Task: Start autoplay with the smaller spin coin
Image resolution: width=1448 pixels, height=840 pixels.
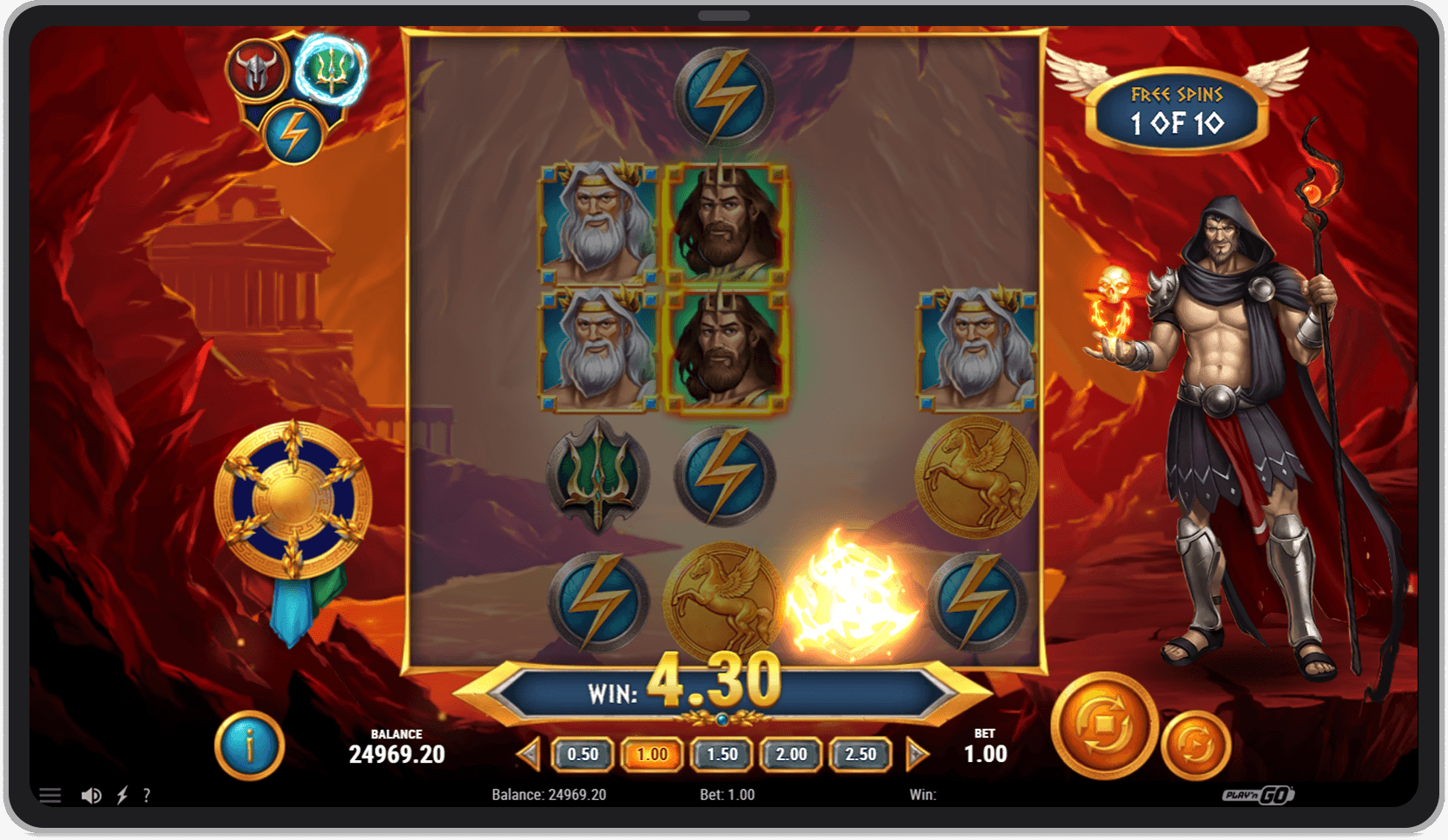Action: [x=1196, y=744]
